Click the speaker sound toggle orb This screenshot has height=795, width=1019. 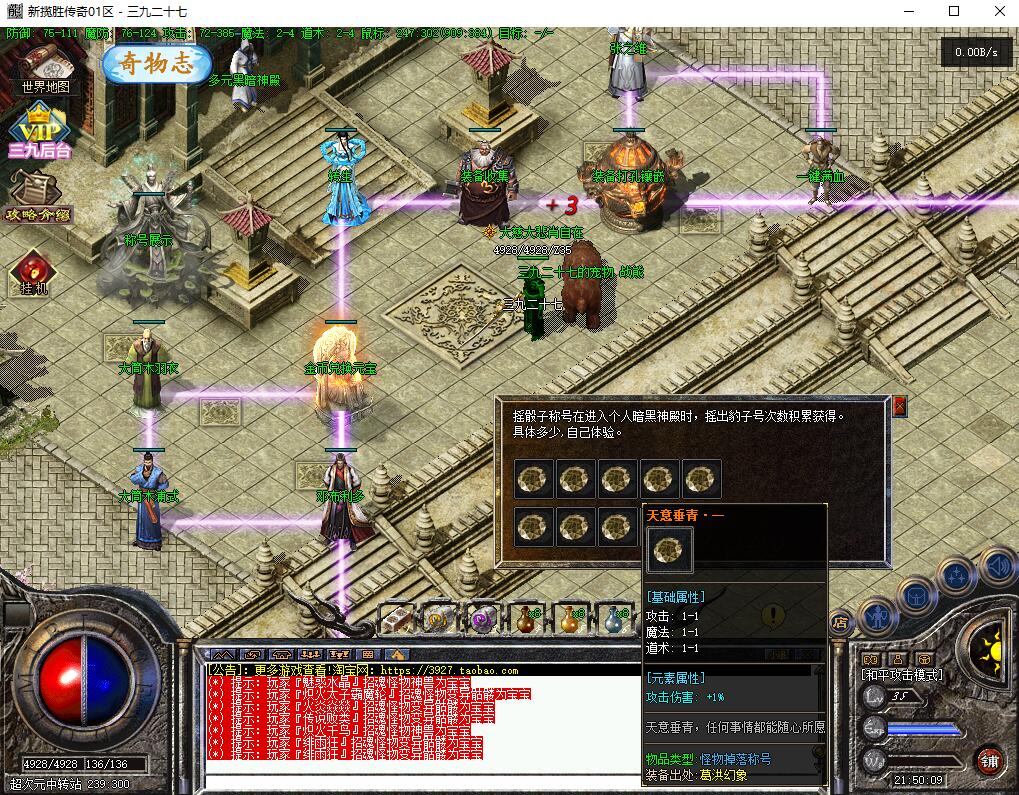[x=997, y=567]
